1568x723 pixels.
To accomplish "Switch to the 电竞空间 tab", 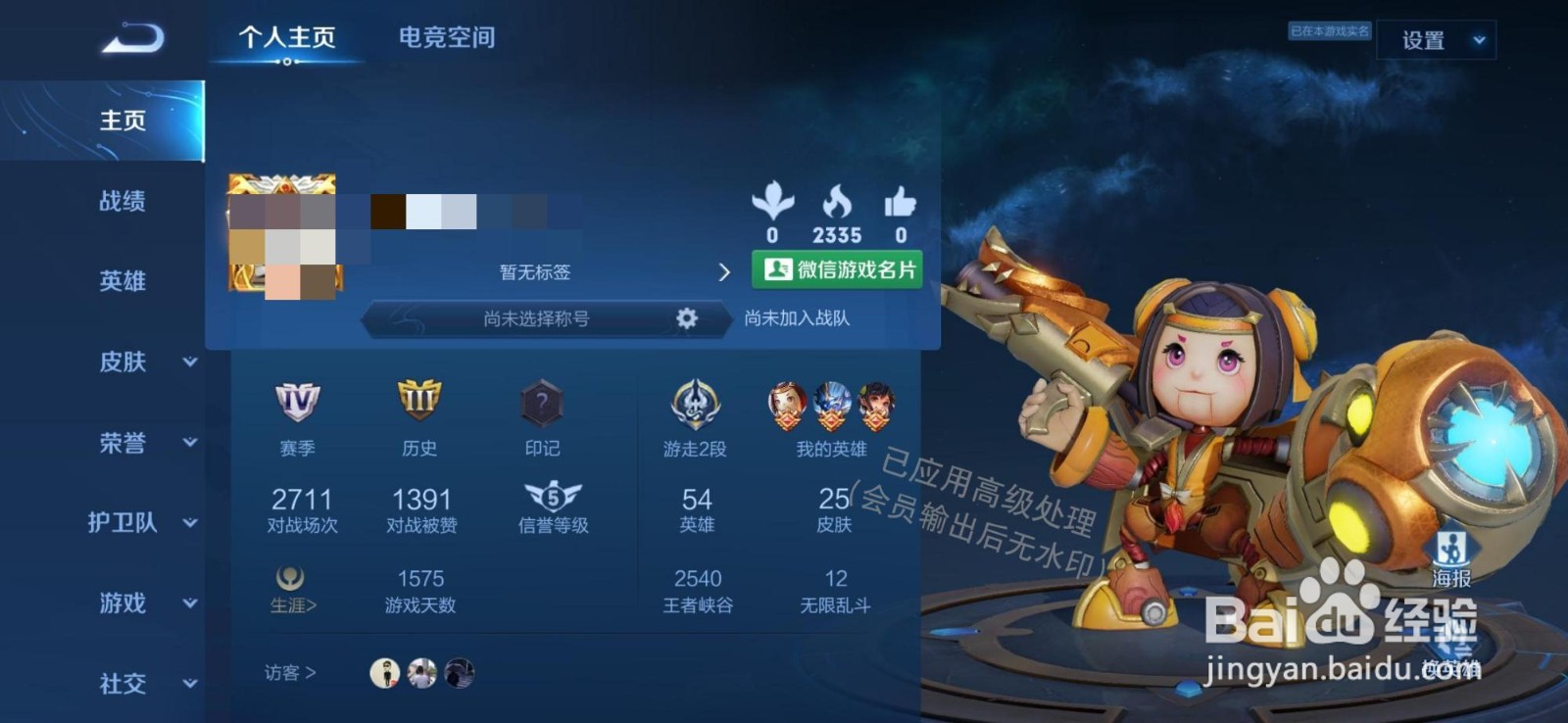I will pyautogui.click(x=447, y=37).
